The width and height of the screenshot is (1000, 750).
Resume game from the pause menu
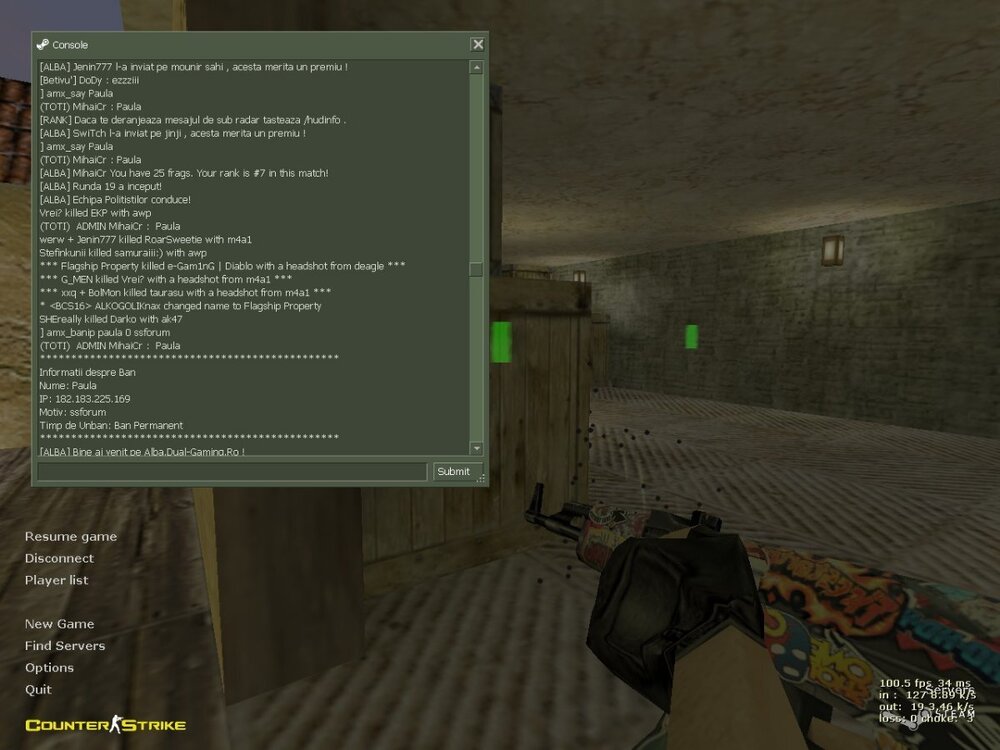click(70, 537)
